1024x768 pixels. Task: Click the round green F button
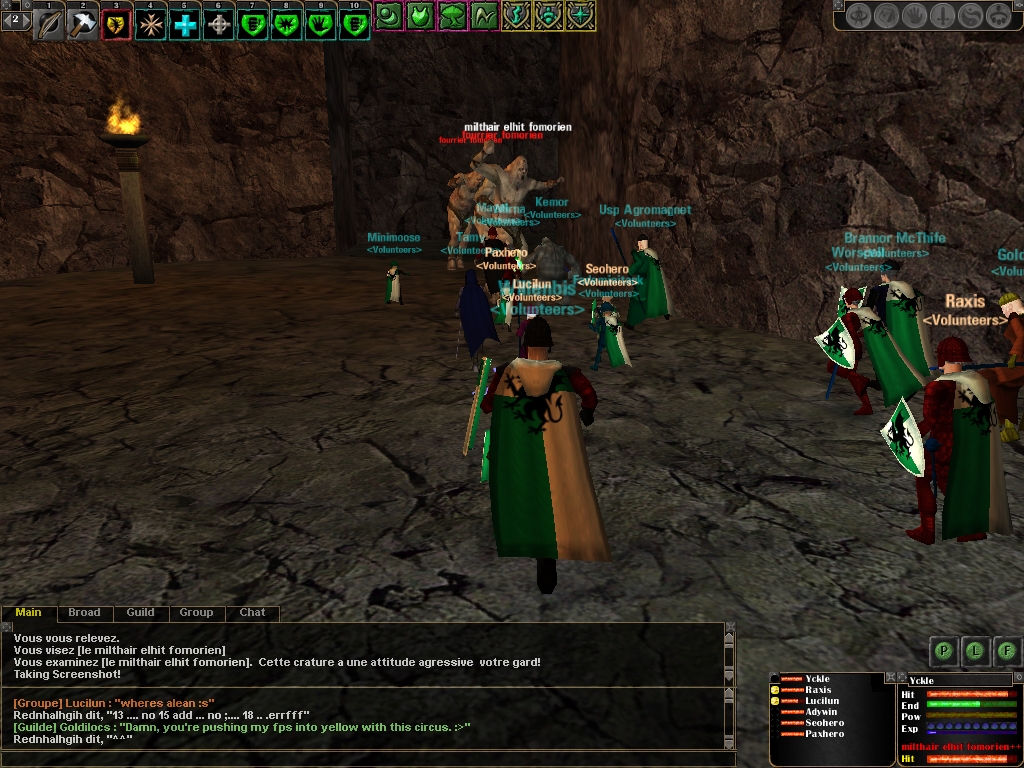point(1006,651)
